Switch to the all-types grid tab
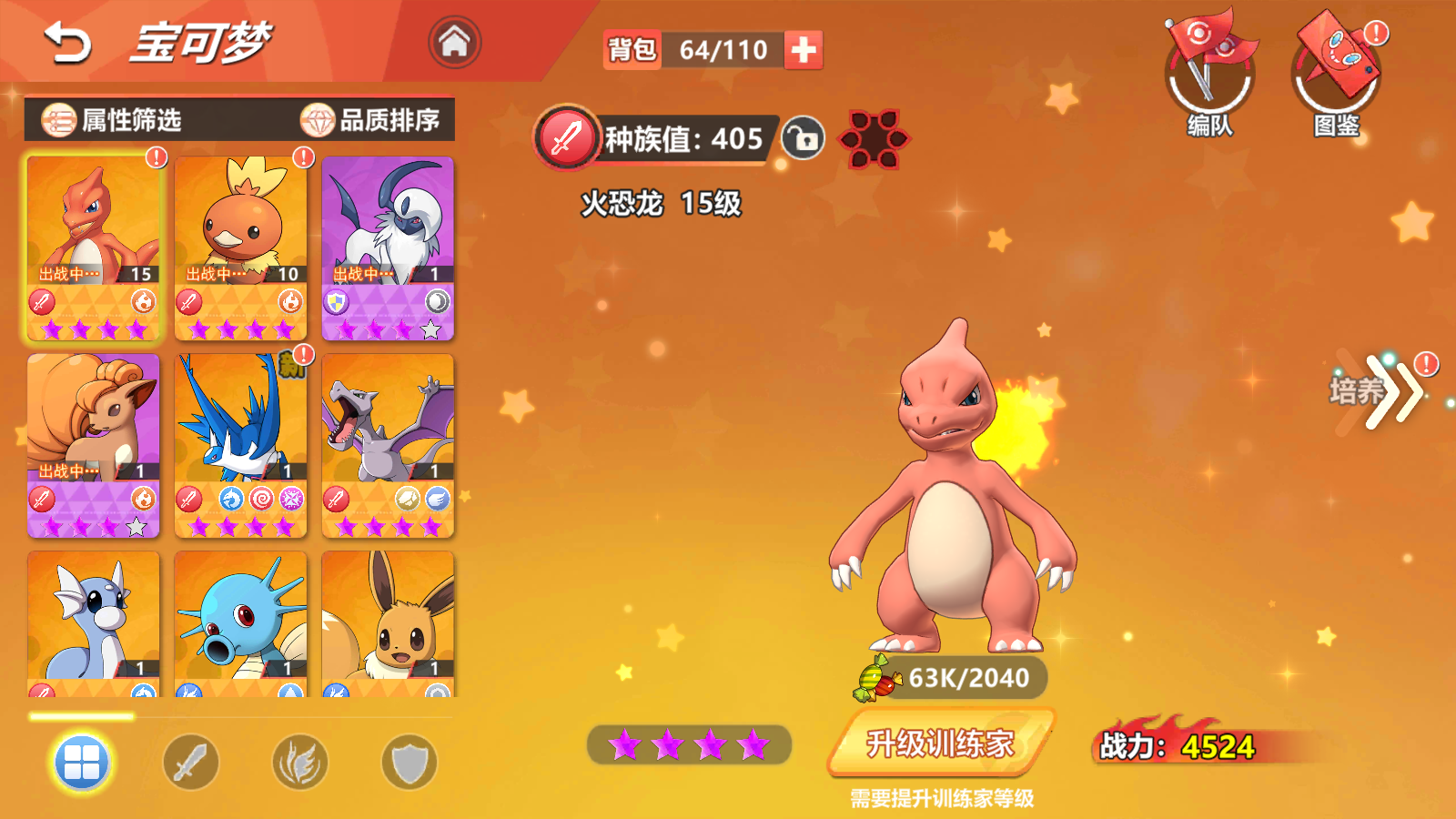1456x819 pixels. [x=82, y=763]
